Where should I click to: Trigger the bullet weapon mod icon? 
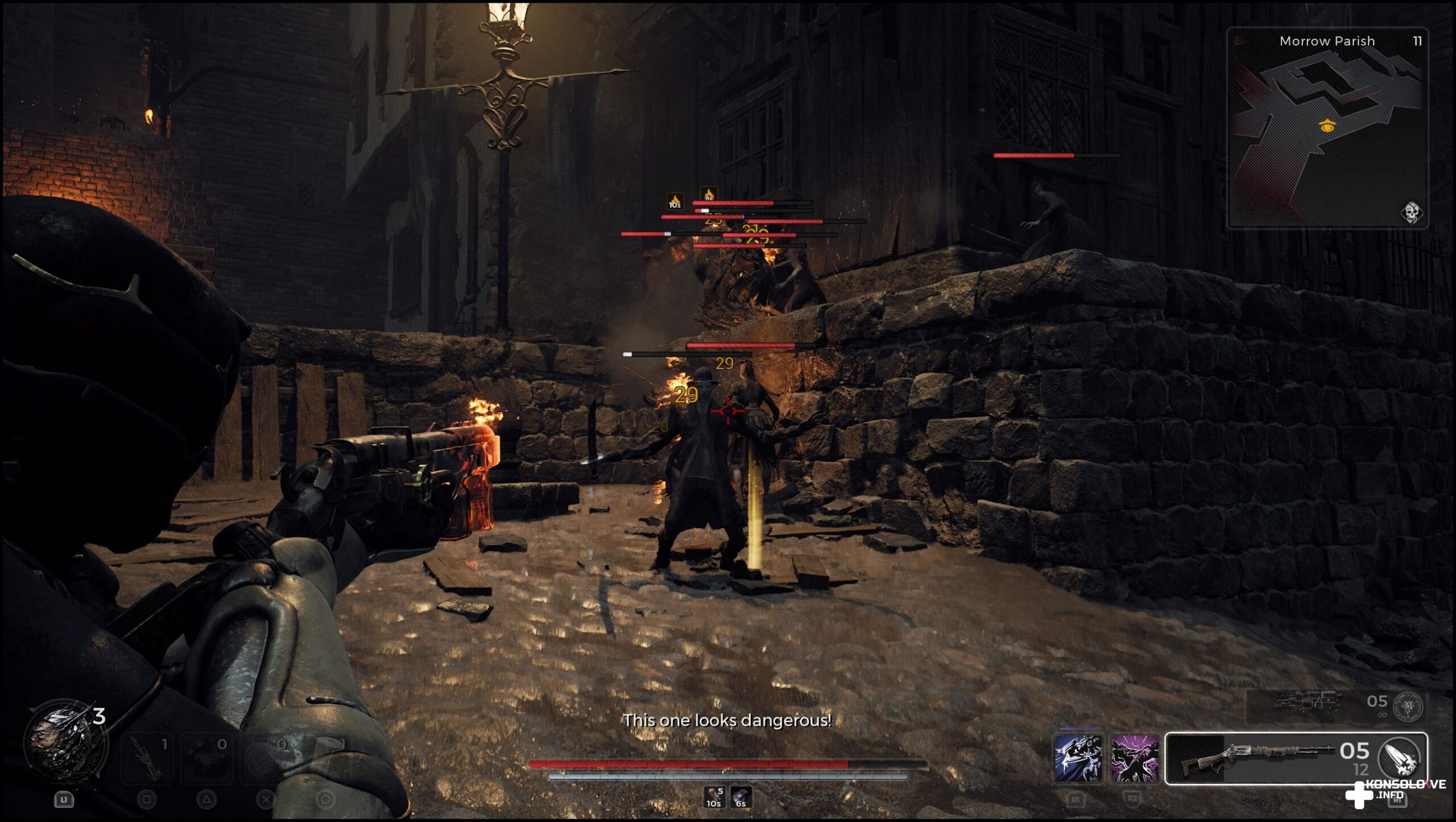1400,758
